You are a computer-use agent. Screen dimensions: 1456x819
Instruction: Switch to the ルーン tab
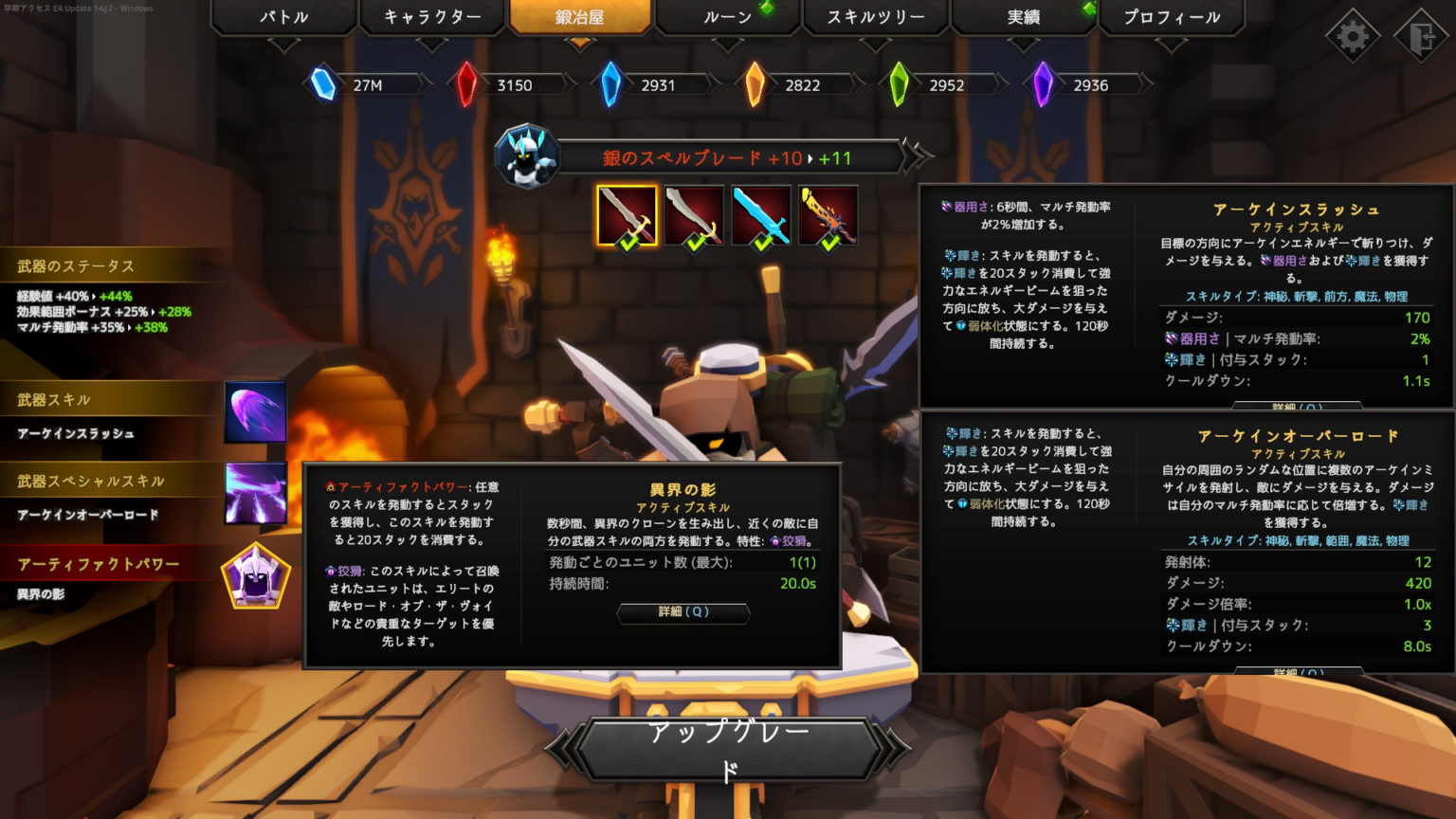(728, 16)
